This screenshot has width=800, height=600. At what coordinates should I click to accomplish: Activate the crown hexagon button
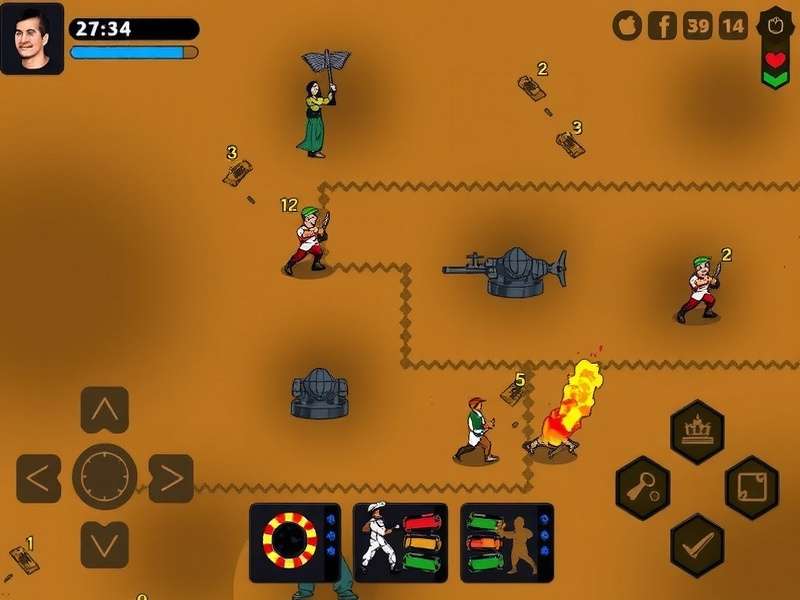point(696,432)
